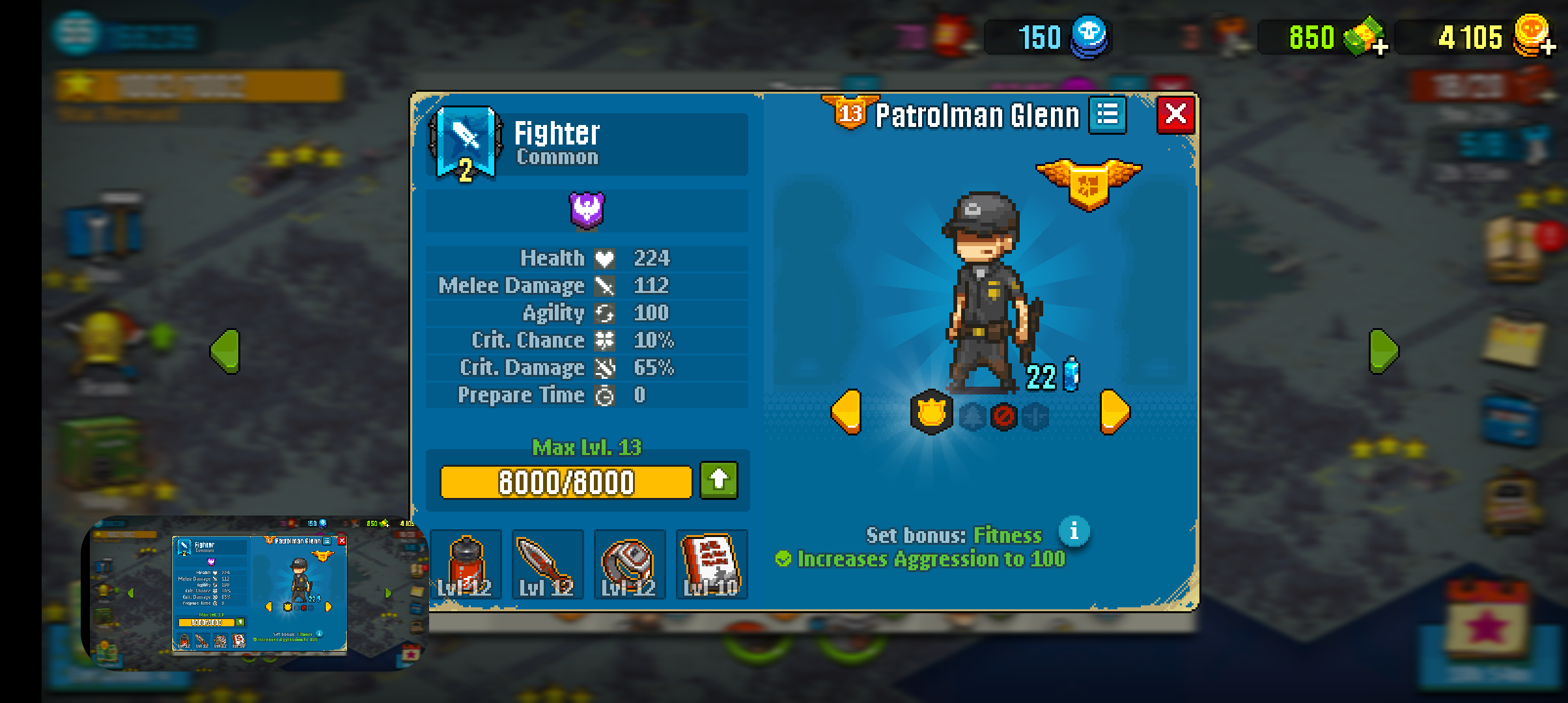Image resolution: width=1568 pixels, height=703 pixels.
Task: Add more gold coins
Action: pyautogui.click(x=1548, y=46)
